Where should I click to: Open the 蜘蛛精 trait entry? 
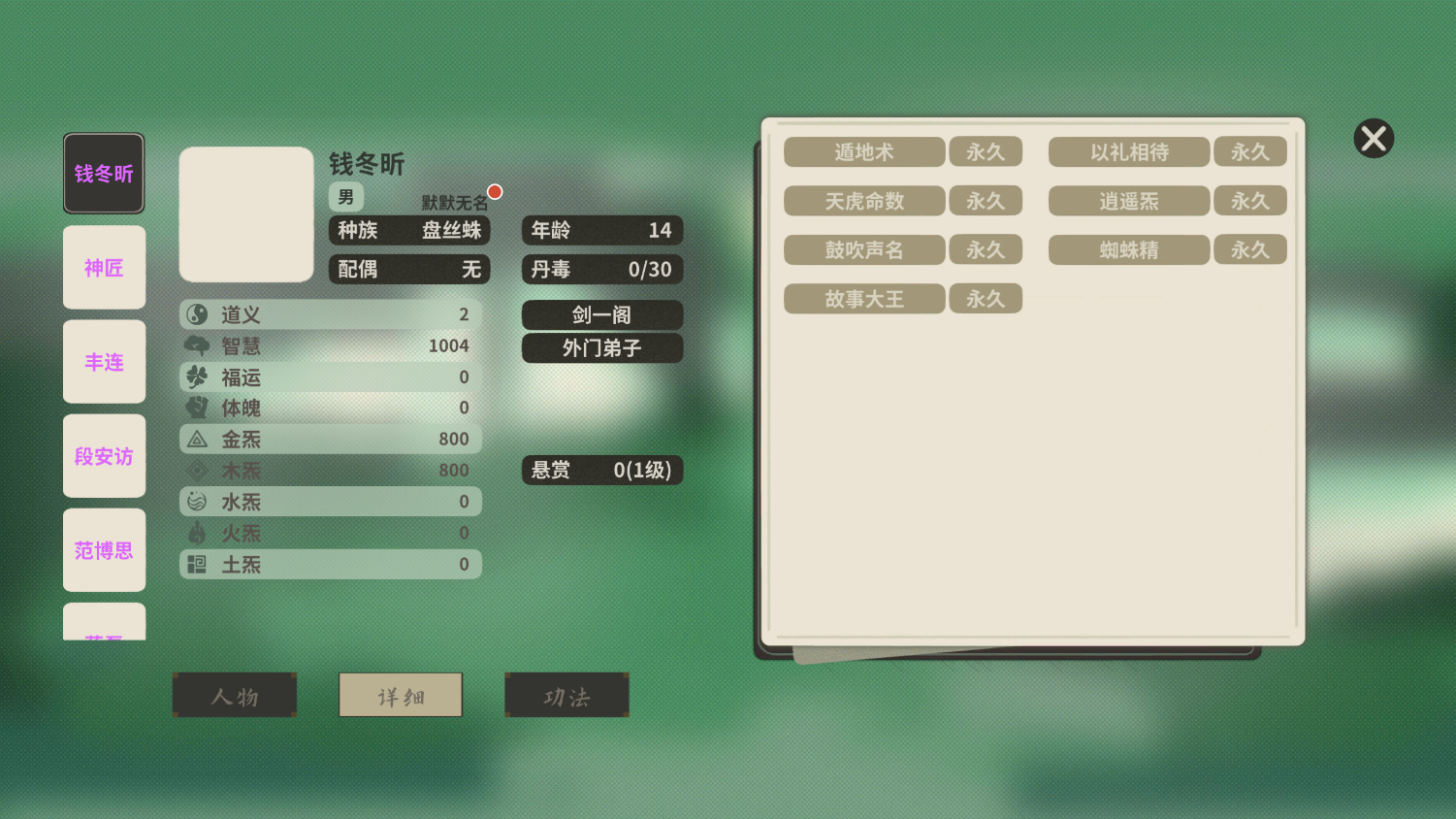pos(1128,249)
